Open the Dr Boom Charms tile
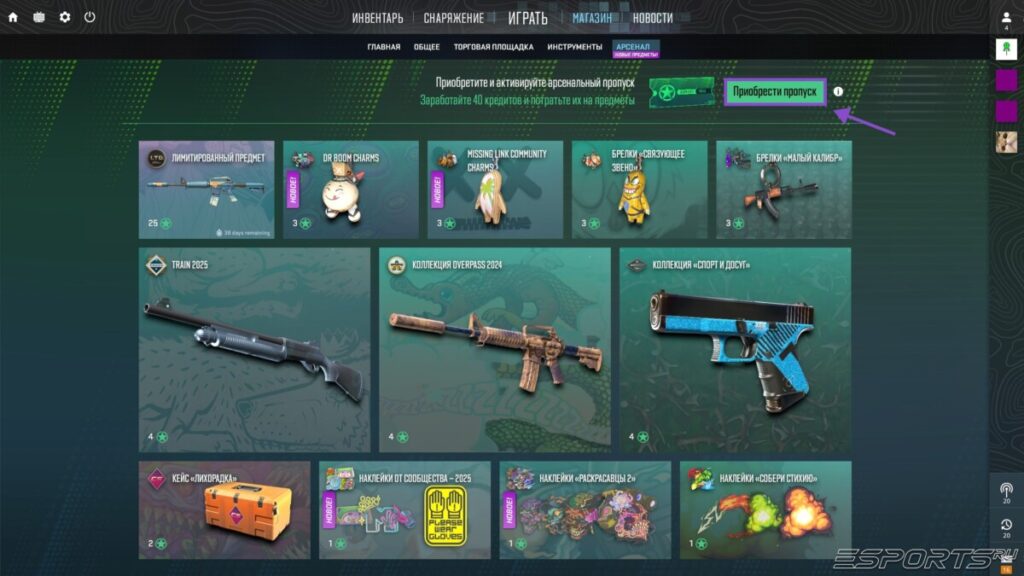 [350, 189]
